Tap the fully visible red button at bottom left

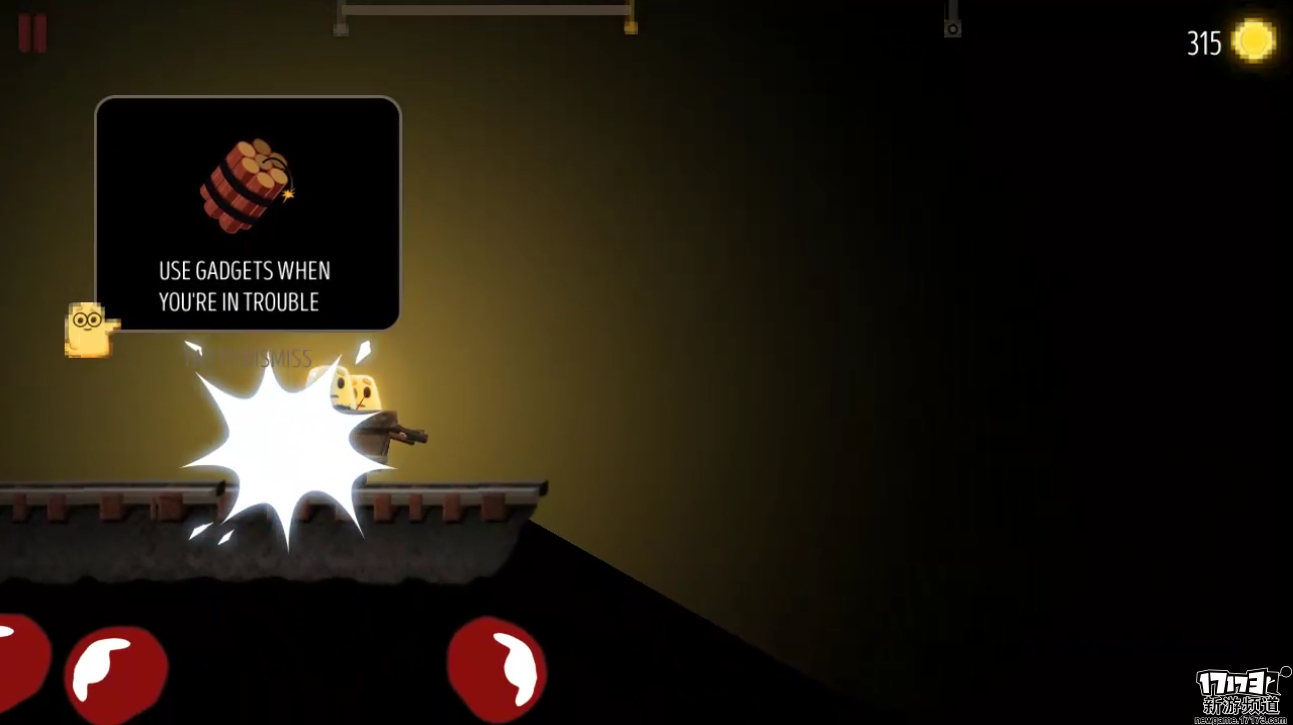116,675
